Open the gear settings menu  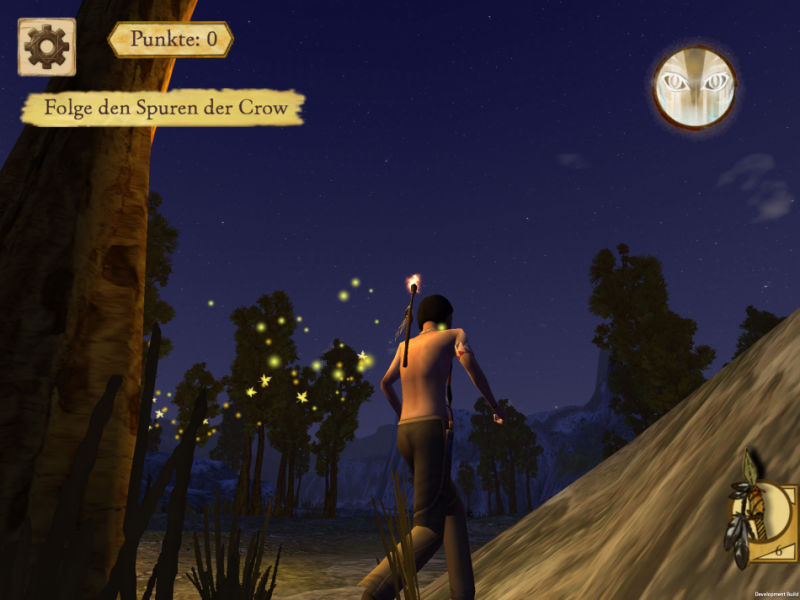(x=46, y=46)
